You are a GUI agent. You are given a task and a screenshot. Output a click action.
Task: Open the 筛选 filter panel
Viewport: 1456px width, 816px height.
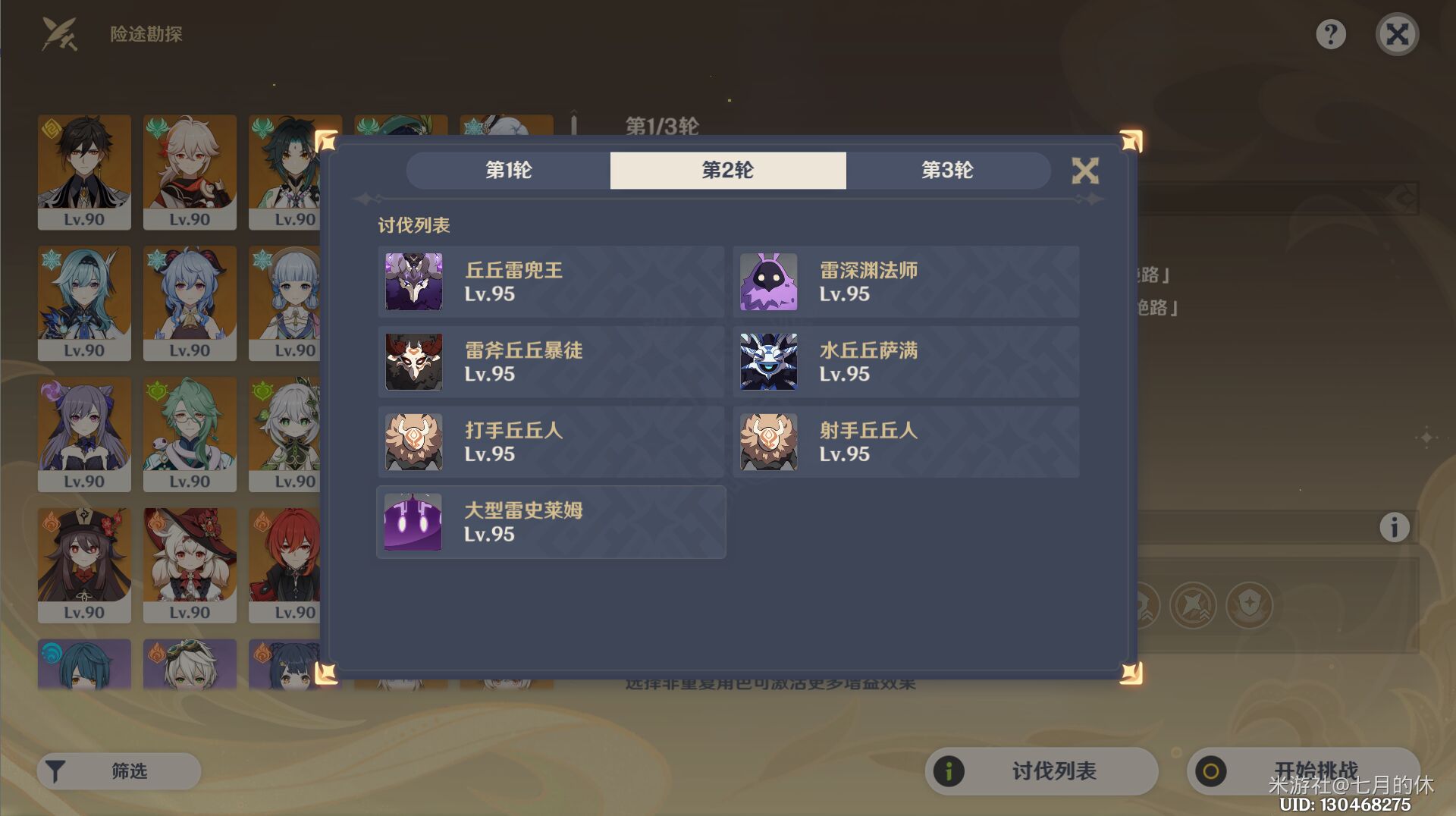click(x=118, y=771)
